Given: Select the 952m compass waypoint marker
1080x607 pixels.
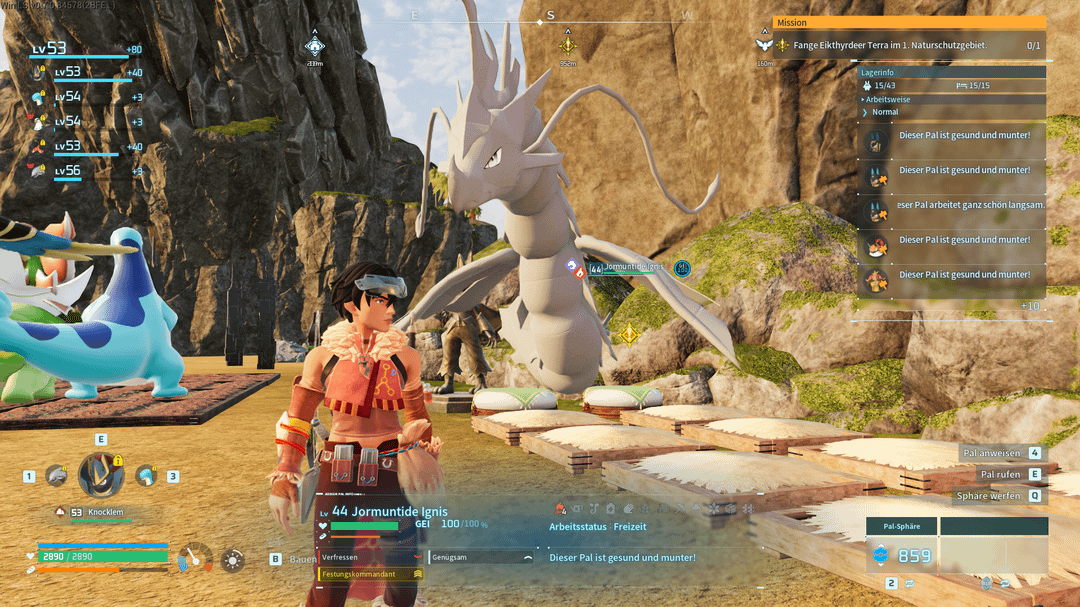Looking at the screenshot, I should click(x=568, y=46).
